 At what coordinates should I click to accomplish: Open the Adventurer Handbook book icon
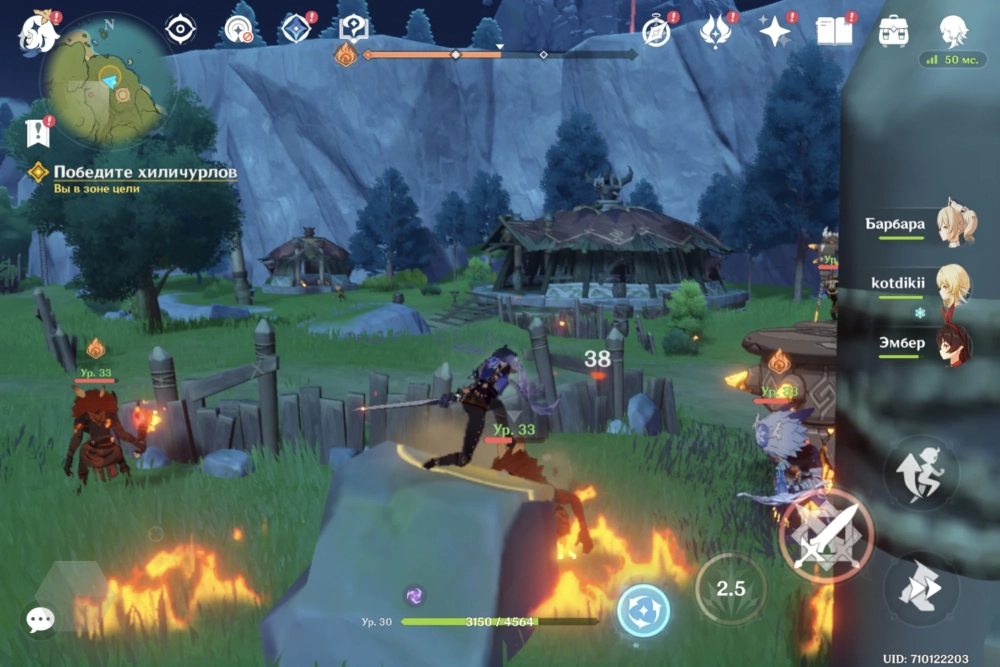(x=832, y=32)
